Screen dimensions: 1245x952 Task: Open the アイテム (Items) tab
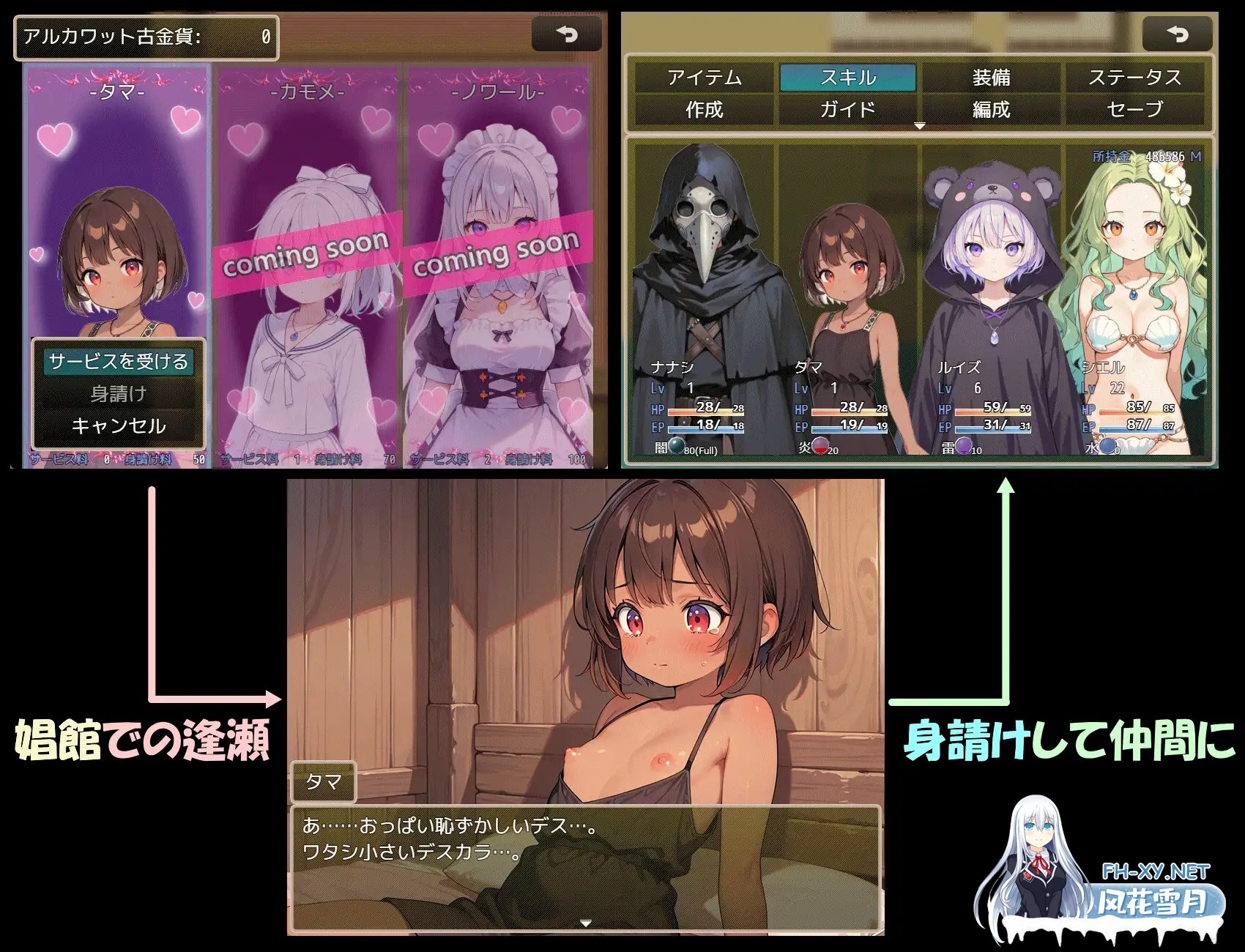click(703, 77)
